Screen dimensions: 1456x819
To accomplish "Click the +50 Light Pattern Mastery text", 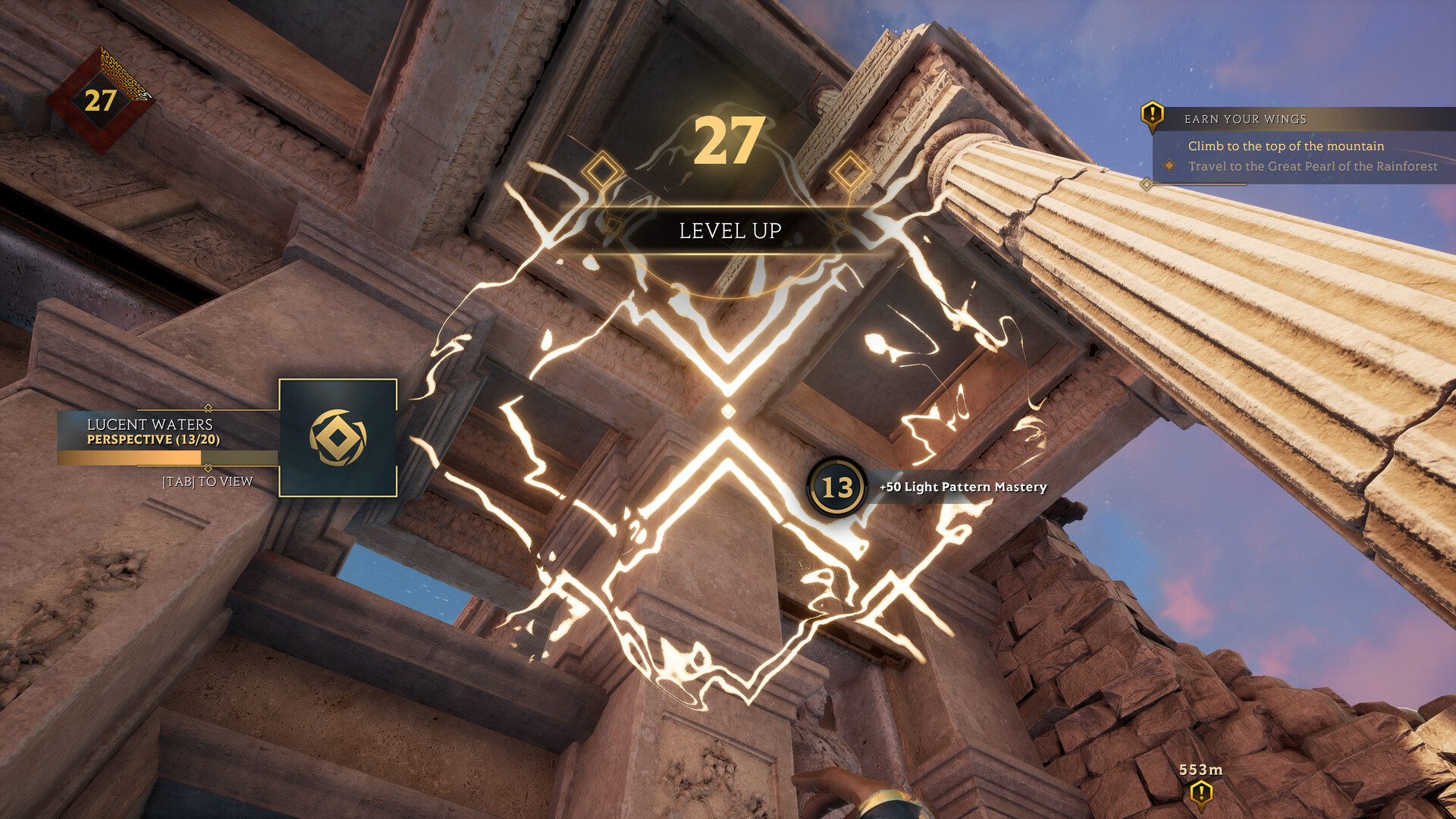I will pos(962,487).
